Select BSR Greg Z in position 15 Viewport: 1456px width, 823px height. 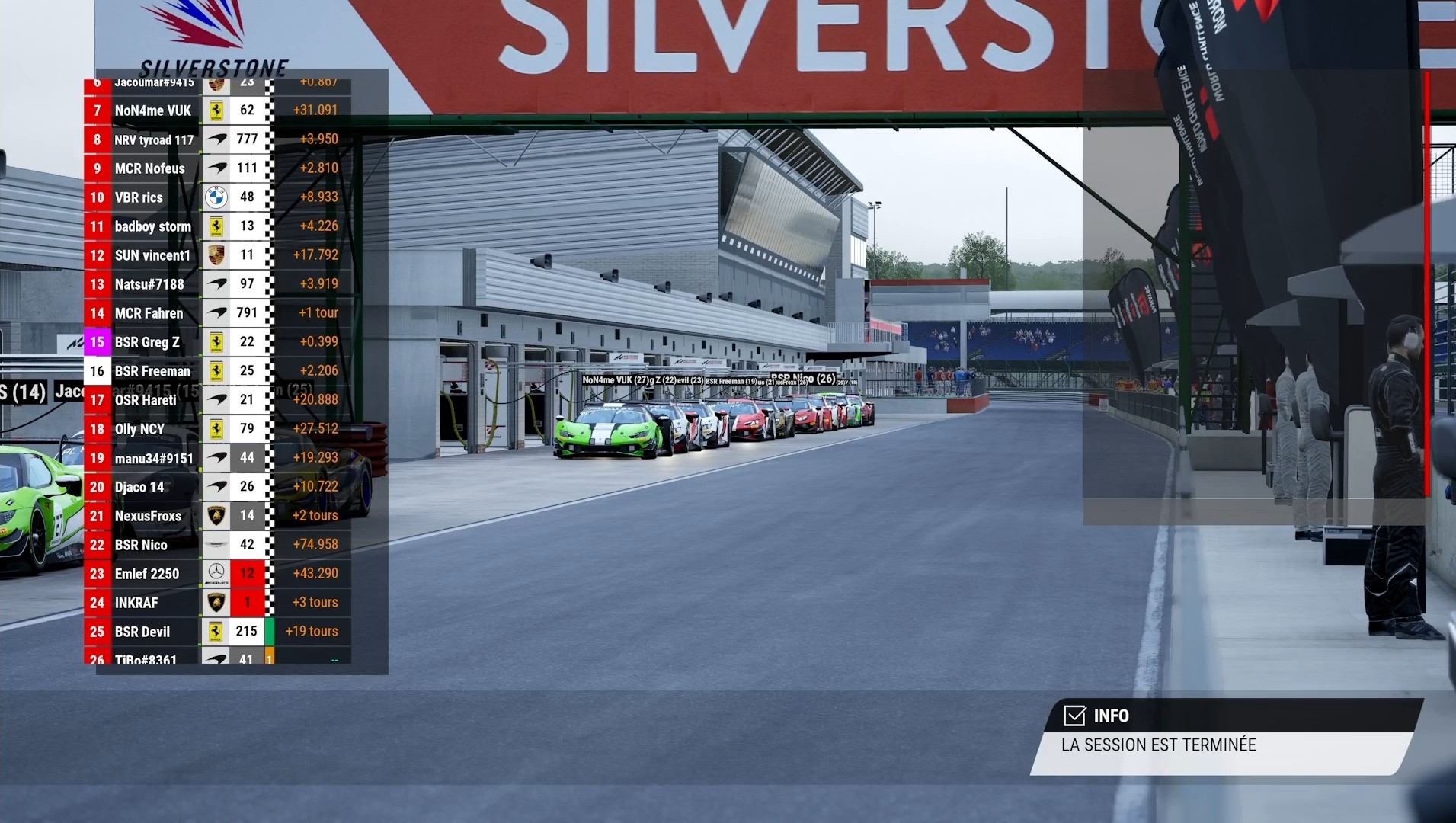point(147,342)
